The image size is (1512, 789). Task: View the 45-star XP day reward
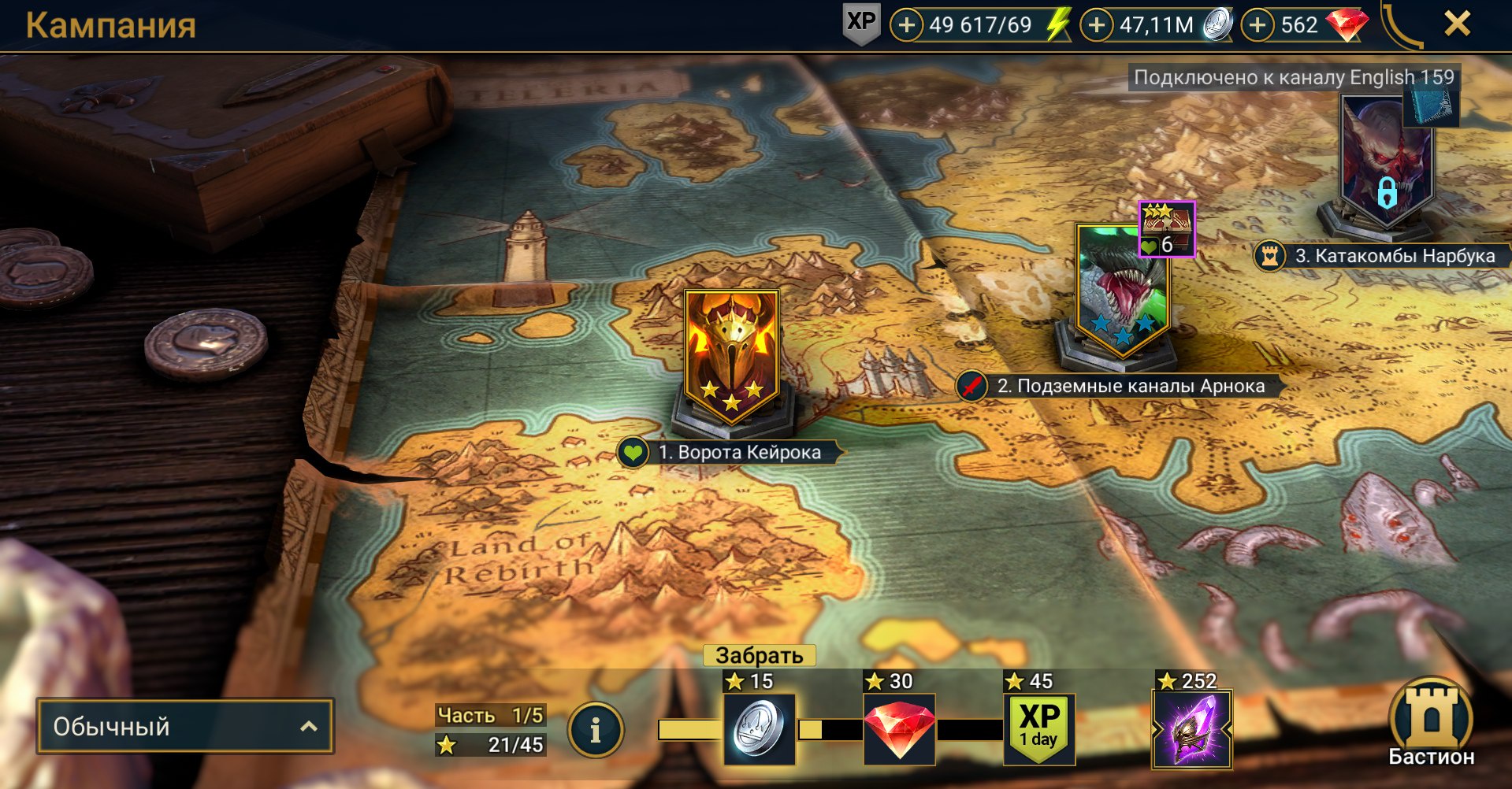1038,728
